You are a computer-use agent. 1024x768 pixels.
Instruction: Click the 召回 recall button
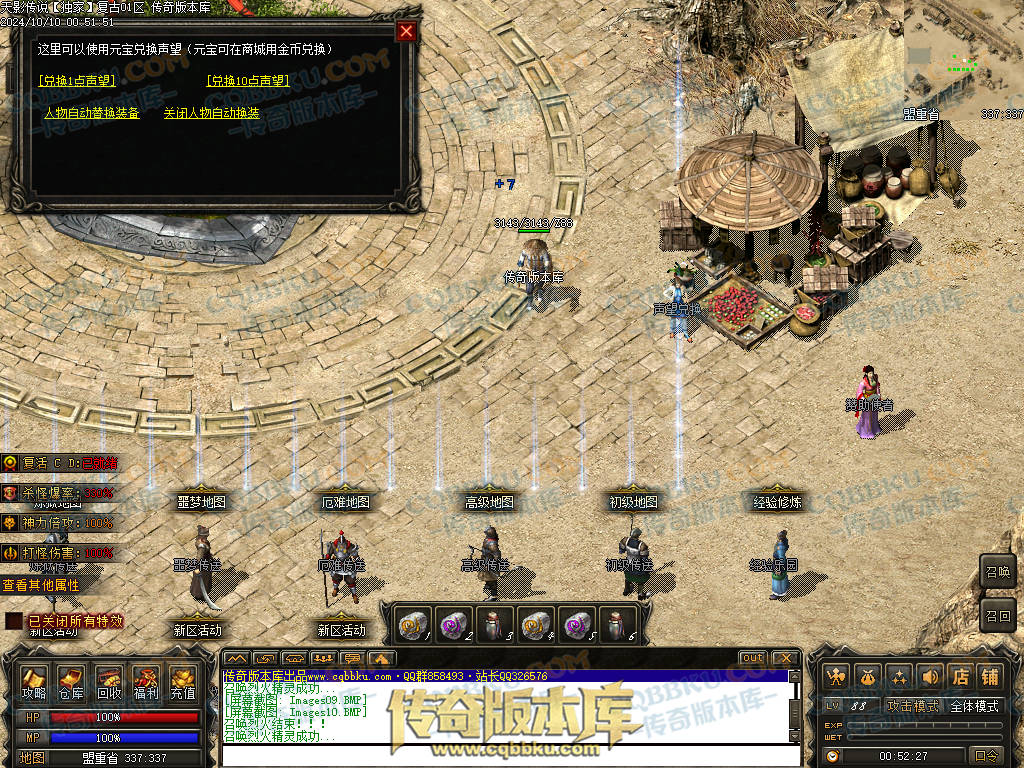click(998, 614)
